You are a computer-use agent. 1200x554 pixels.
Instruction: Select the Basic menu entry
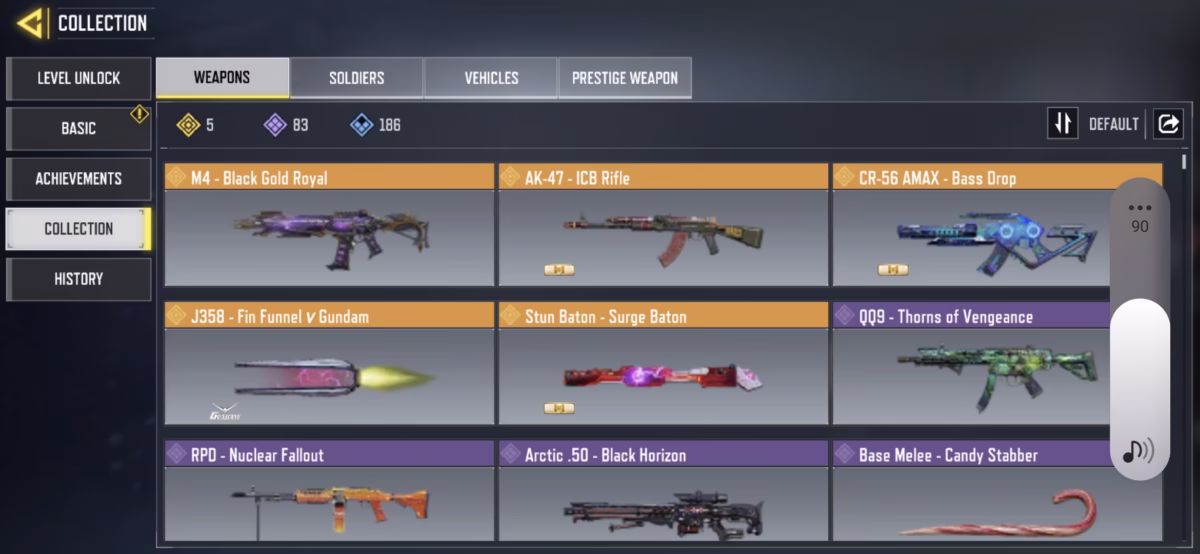click(x=79, y=128)
